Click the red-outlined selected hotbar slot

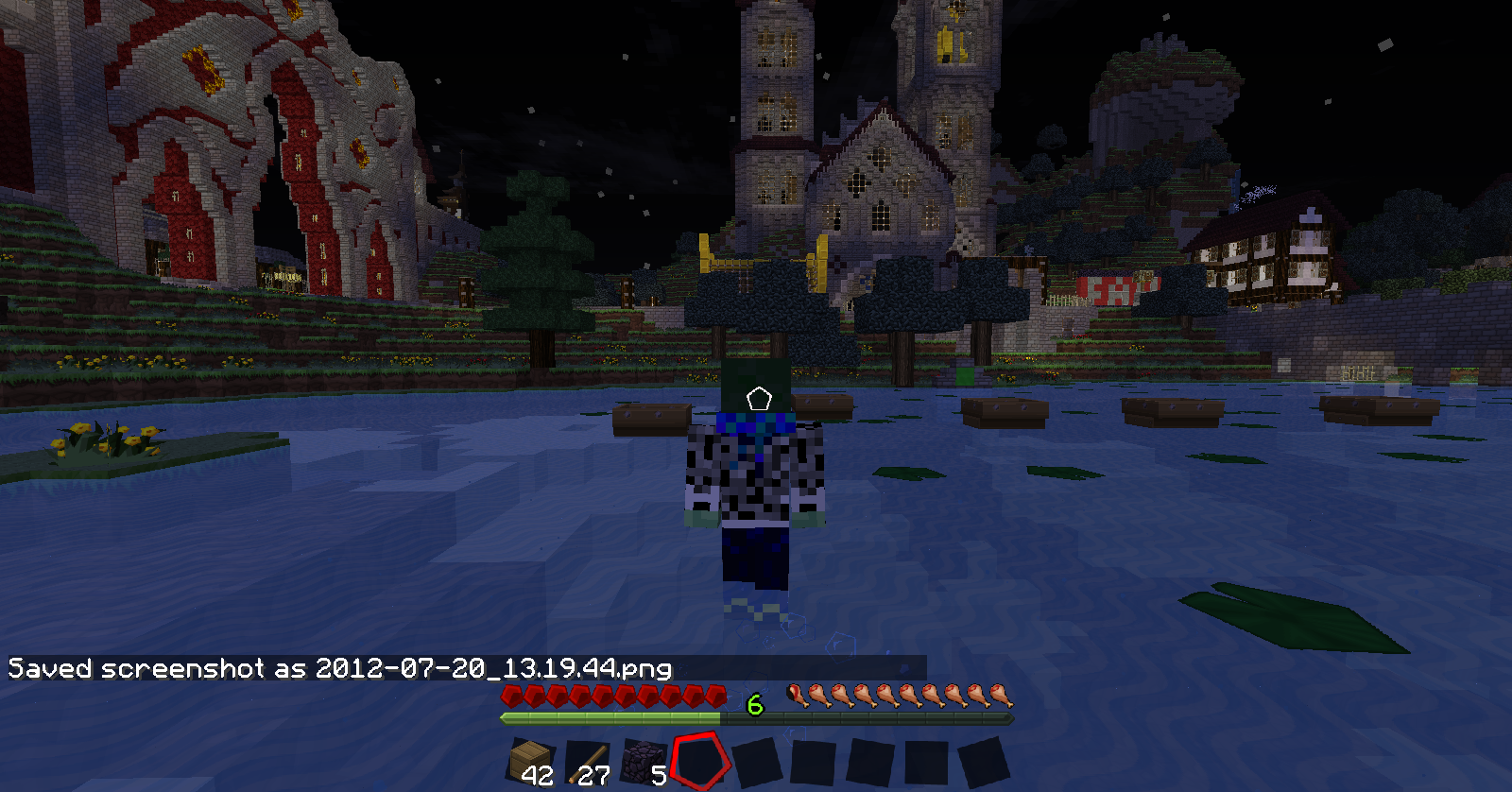click(701, 761)
